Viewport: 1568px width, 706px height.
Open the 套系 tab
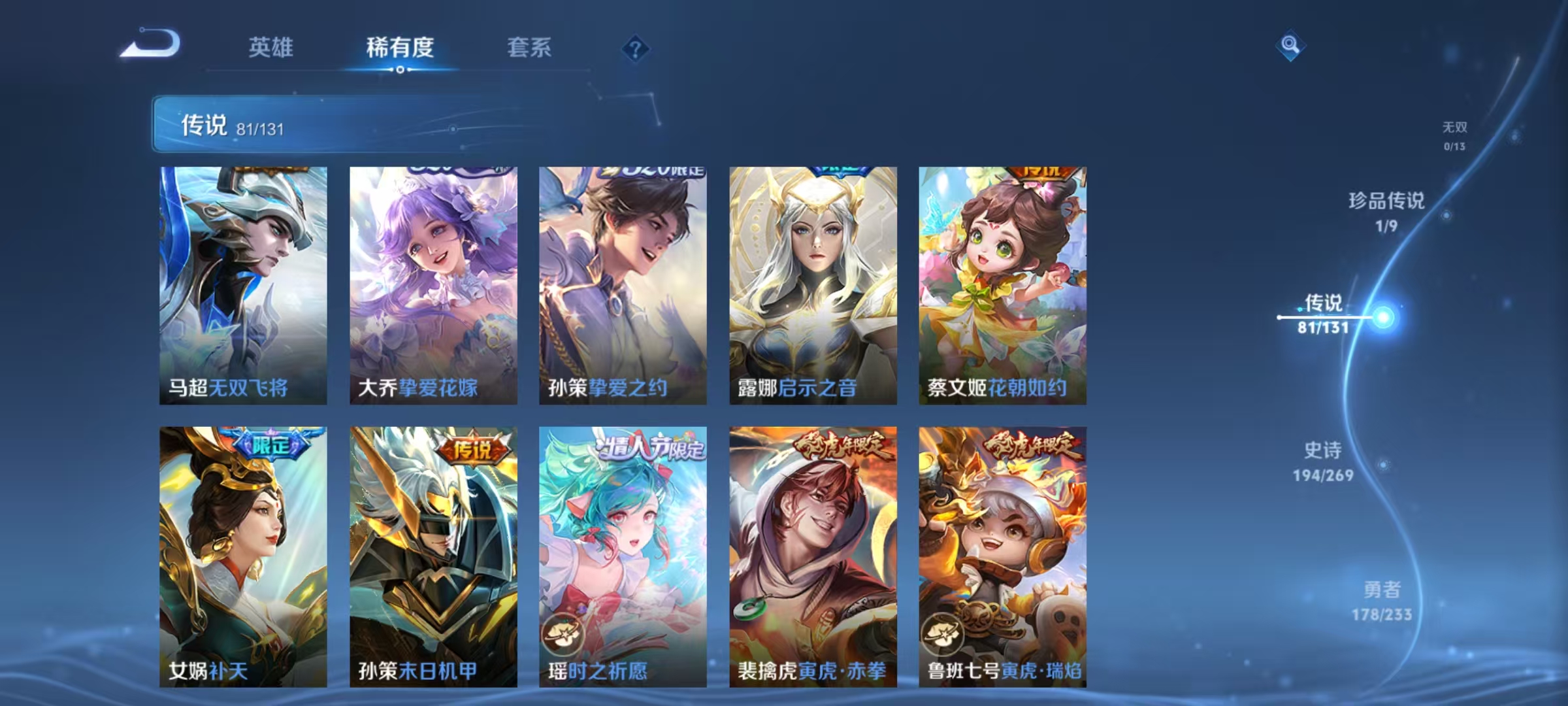pyautogui.click(x=529, y=48)
